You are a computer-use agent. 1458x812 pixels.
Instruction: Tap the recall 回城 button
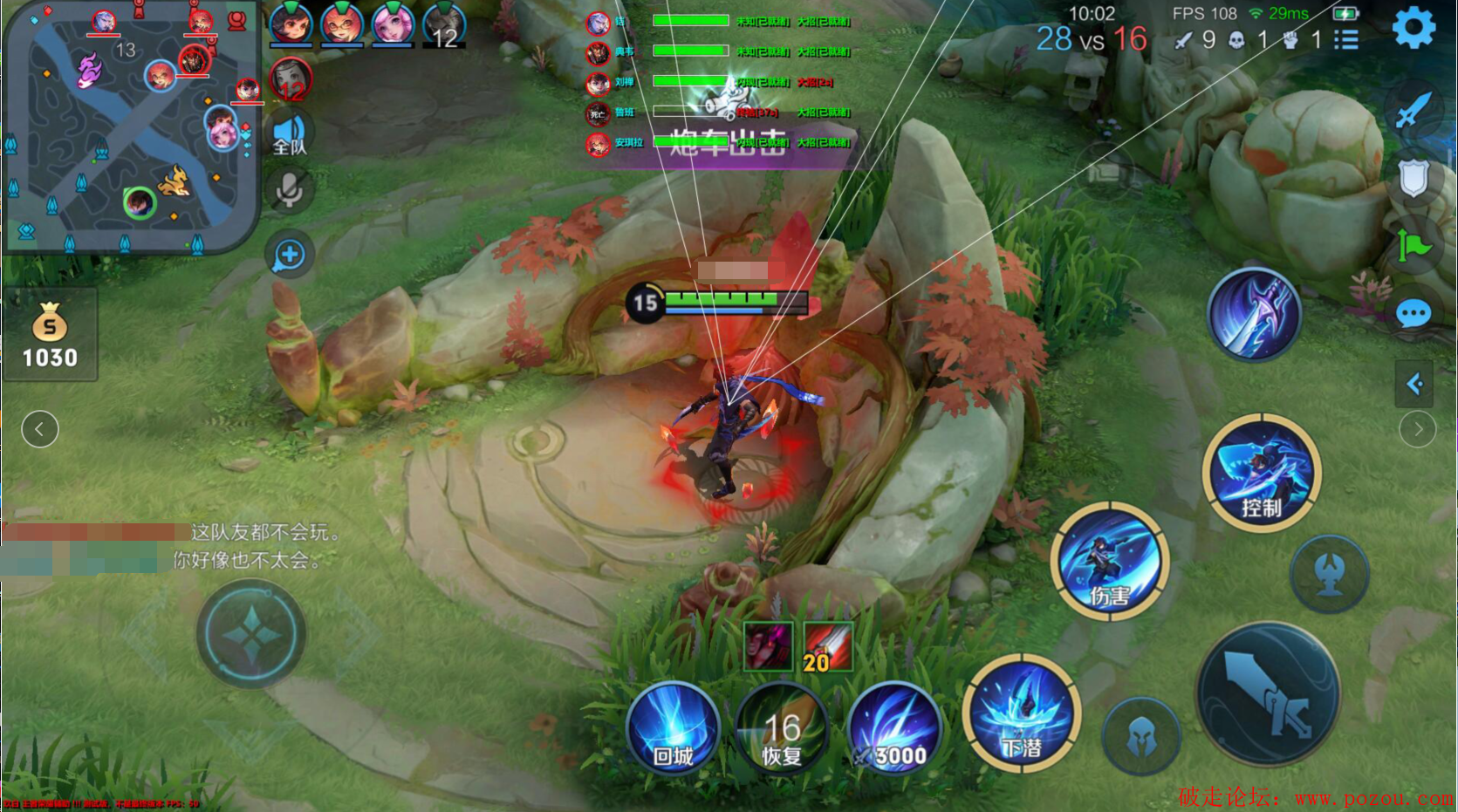click(x=673, y=728)
